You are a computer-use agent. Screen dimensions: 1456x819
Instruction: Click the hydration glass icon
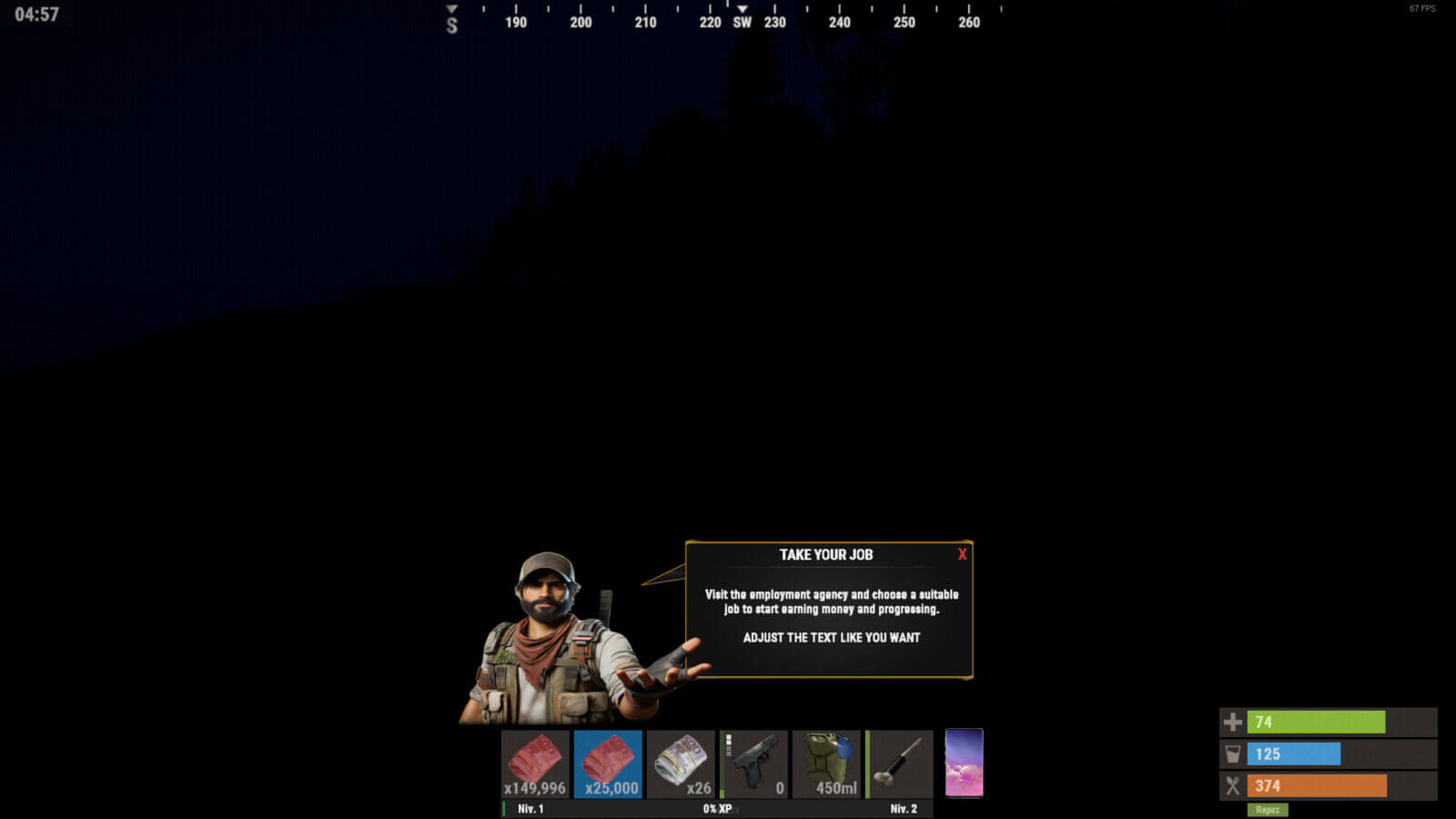pyautogui.click(x=1232, y=753)
